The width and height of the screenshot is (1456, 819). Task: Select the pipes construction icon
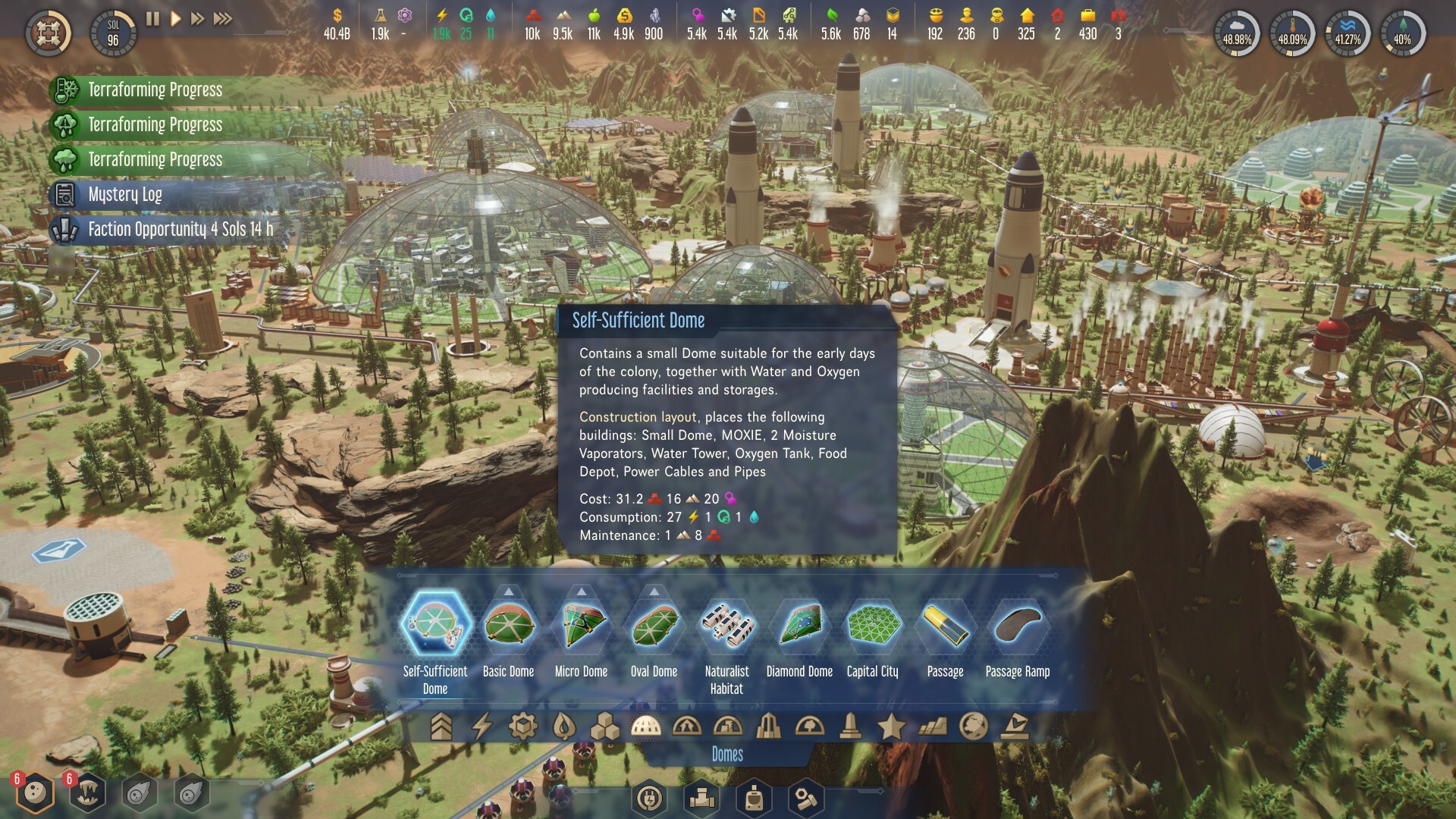point(701,799)
